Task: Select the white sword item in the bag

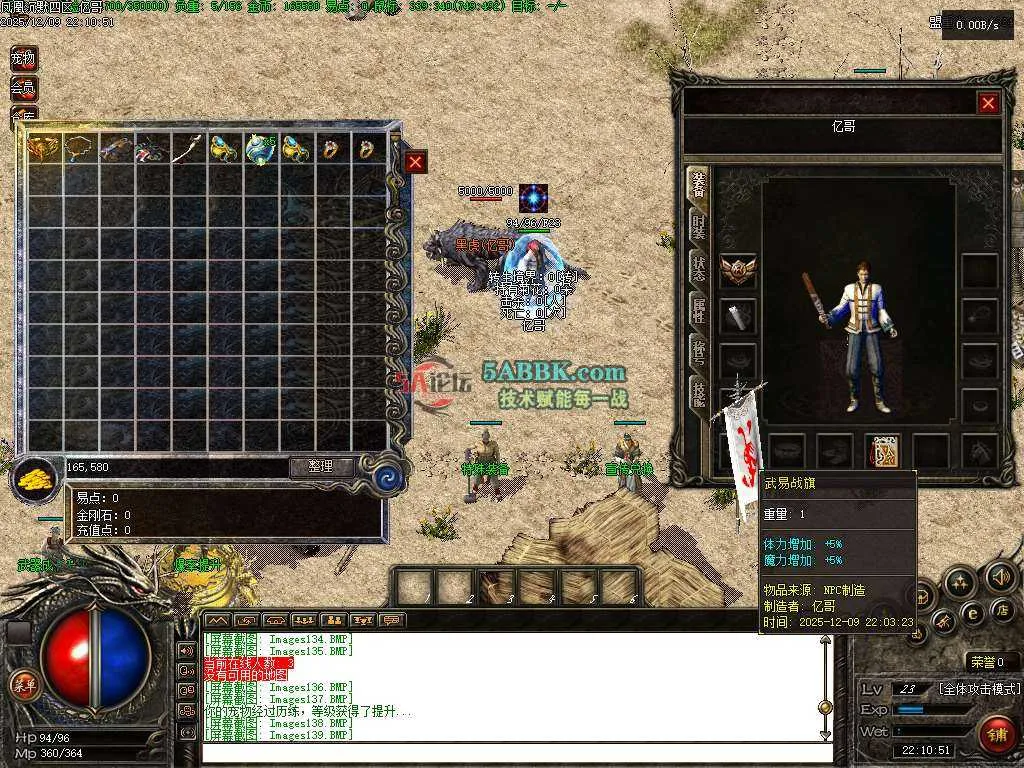Action: pyautogui.click(x=187, y=150)
